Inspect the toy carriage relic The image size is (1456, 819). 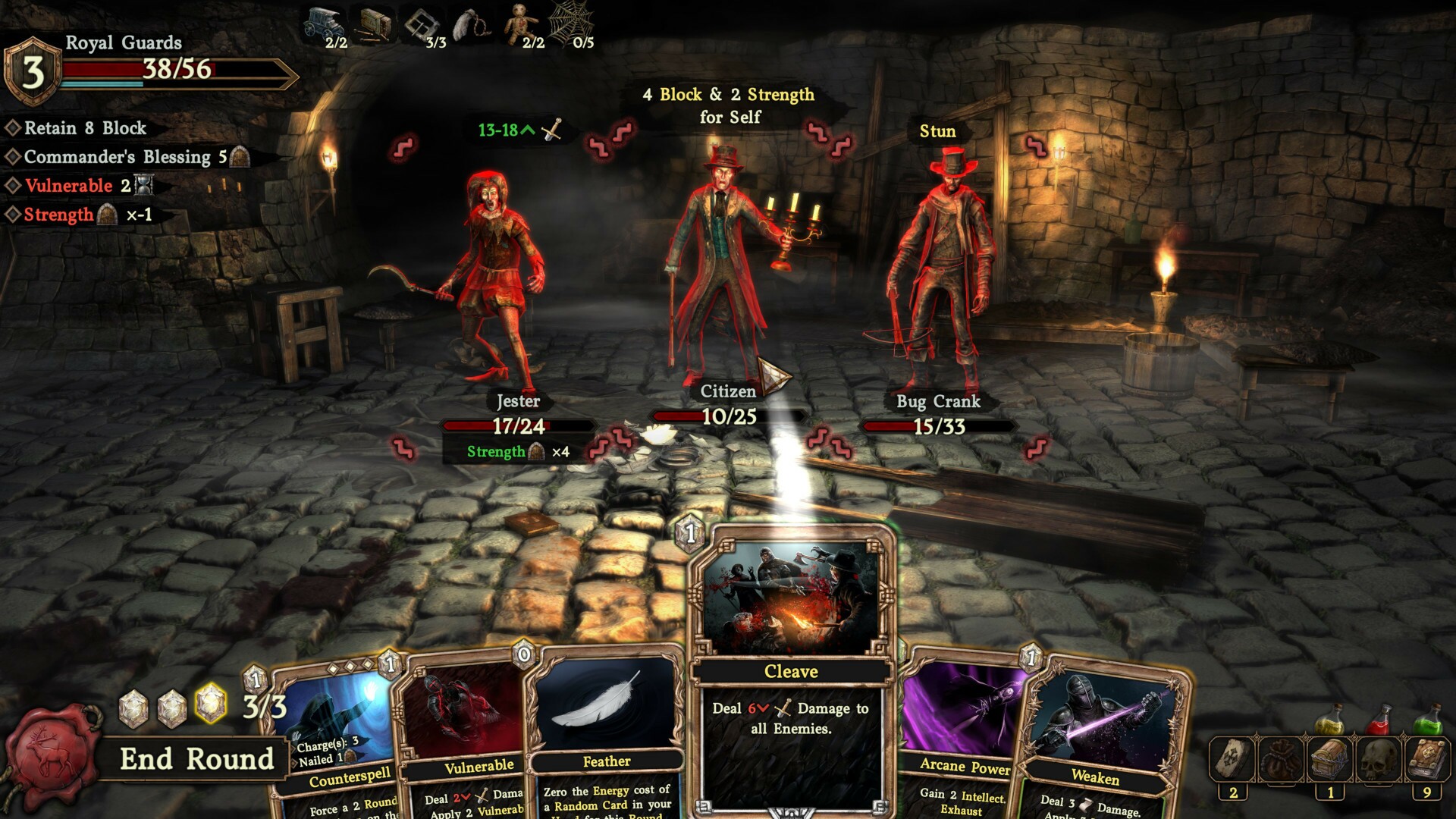click(323, 24)
